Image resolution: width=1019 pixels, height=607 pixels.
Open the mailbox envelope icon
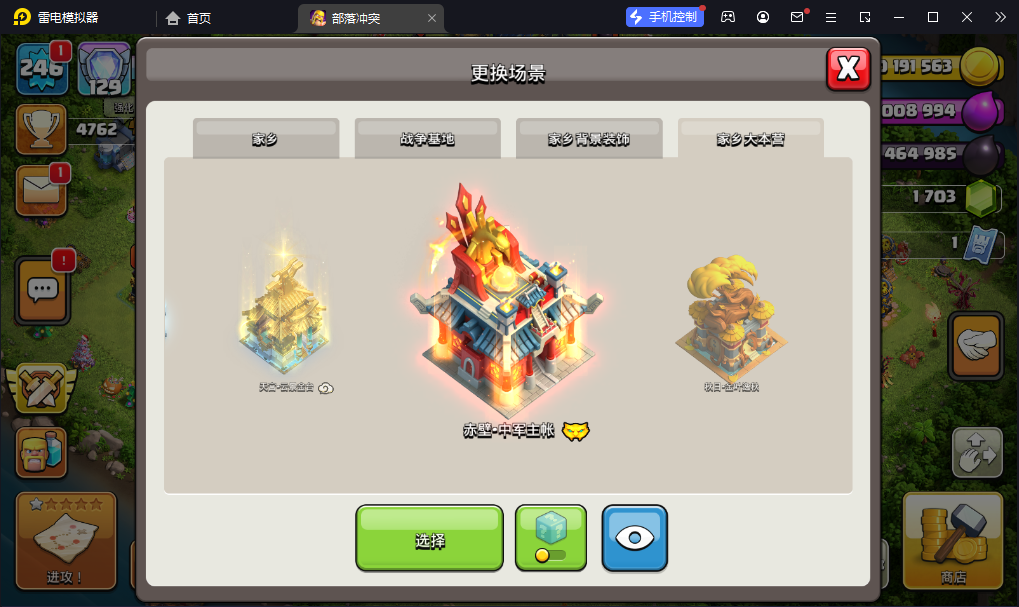(41, 190)
